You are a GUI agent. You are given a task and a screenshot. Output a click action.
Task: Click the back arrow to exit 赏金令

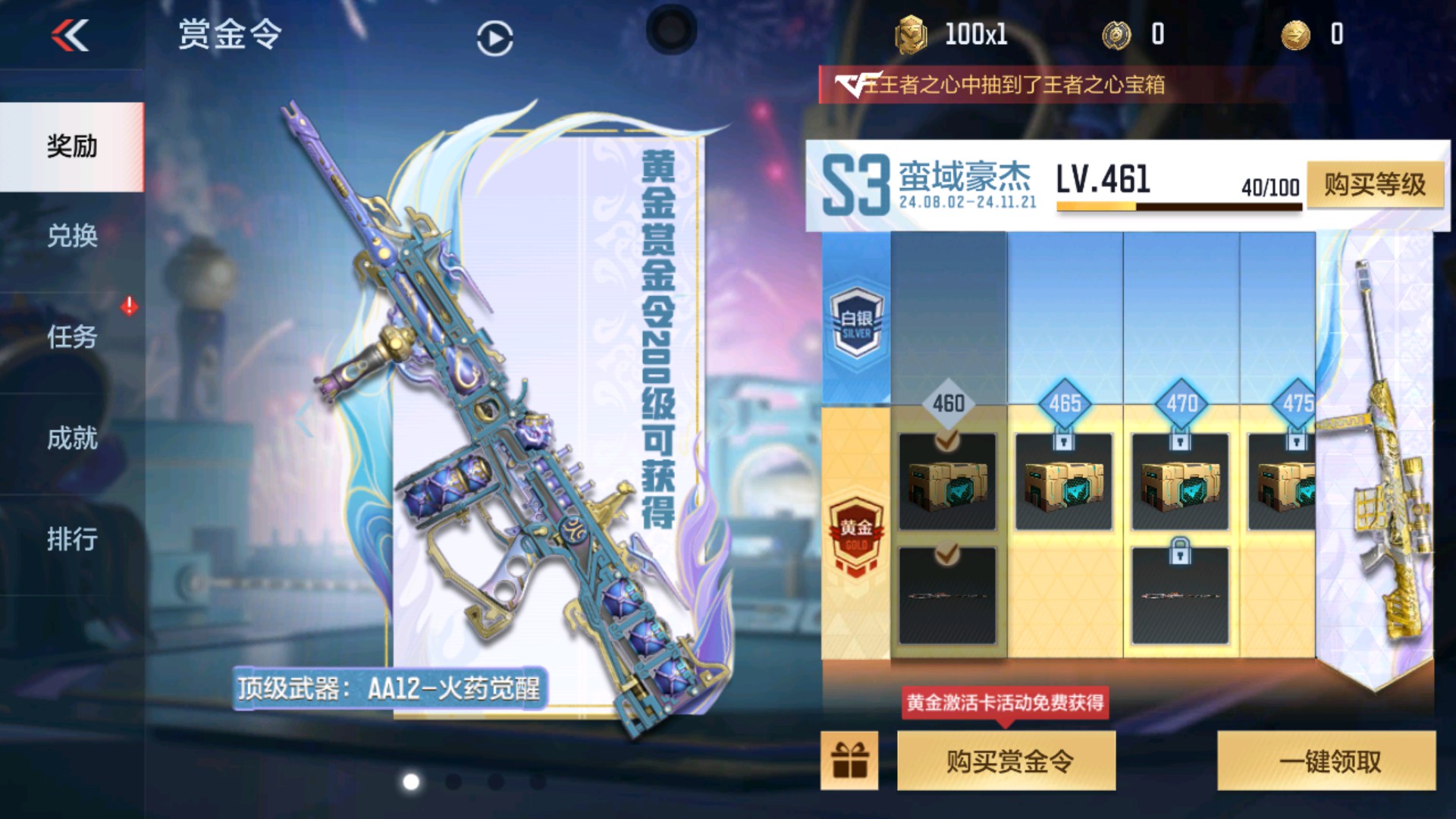[x=69, y=36]
